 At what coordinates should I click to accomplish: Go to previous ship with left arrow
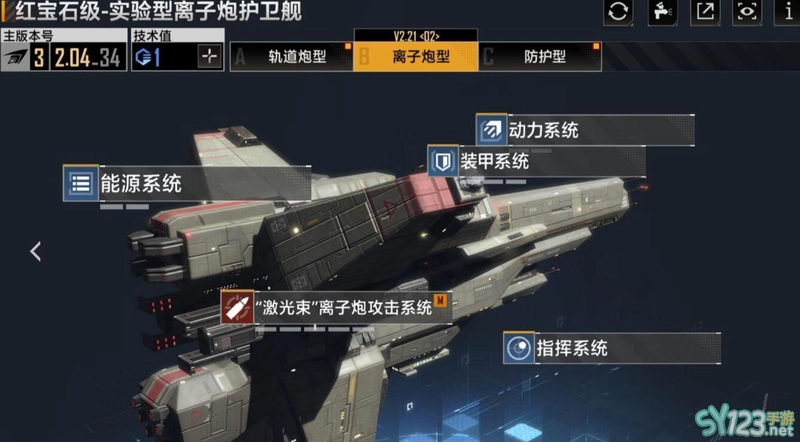click(36, 251)
